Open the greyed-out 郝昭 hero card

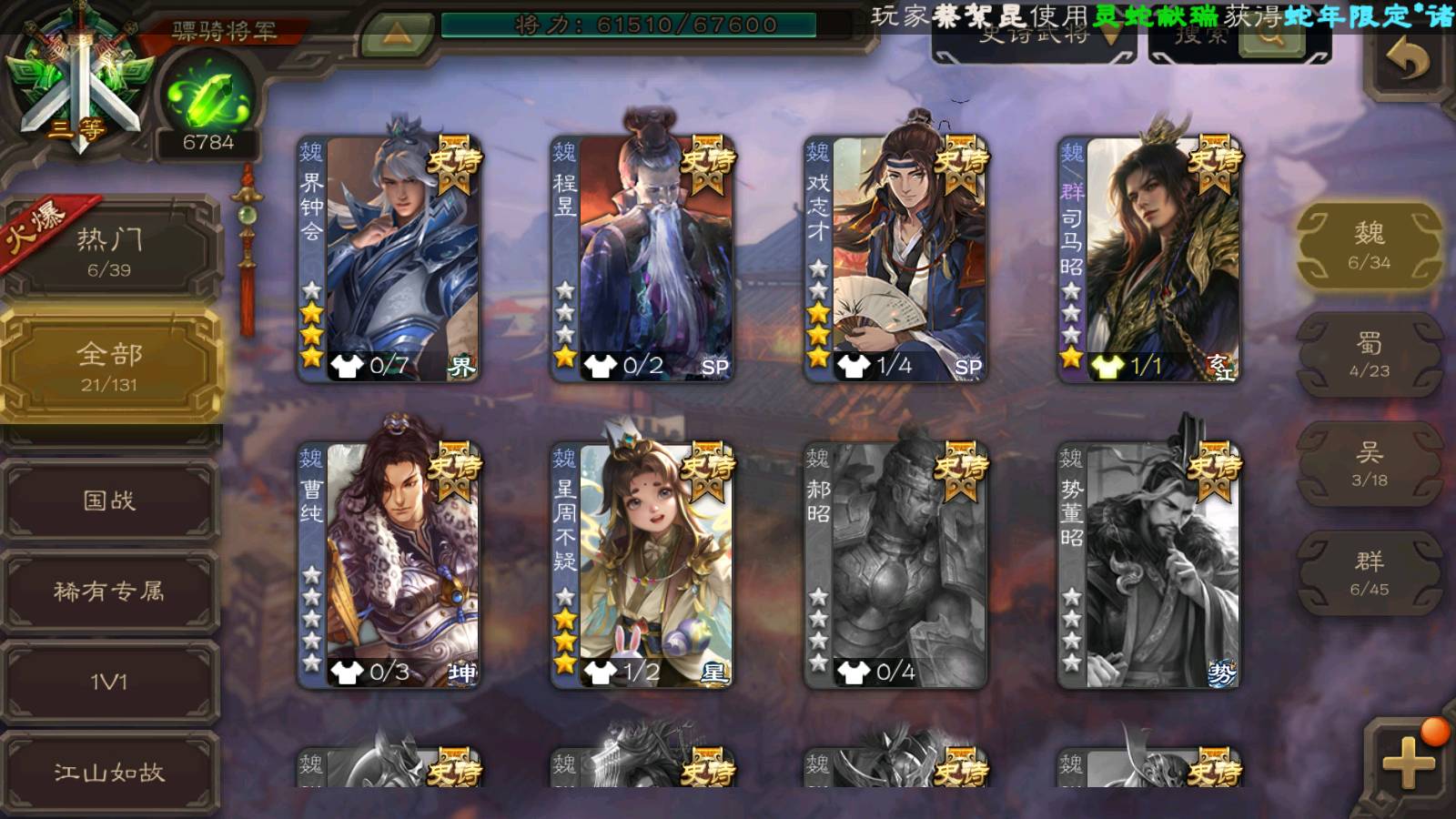tap(895, 564)
